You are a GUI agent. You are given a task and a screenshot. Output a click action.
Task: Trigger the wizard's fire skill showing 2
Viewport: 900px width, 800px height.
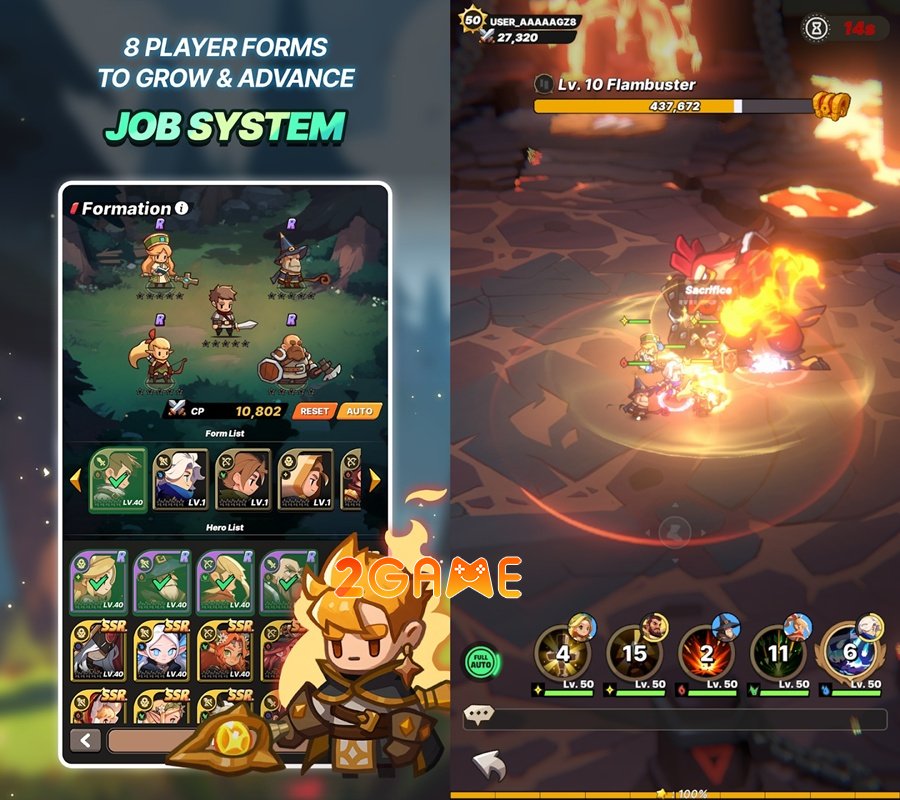click(707, 653)
